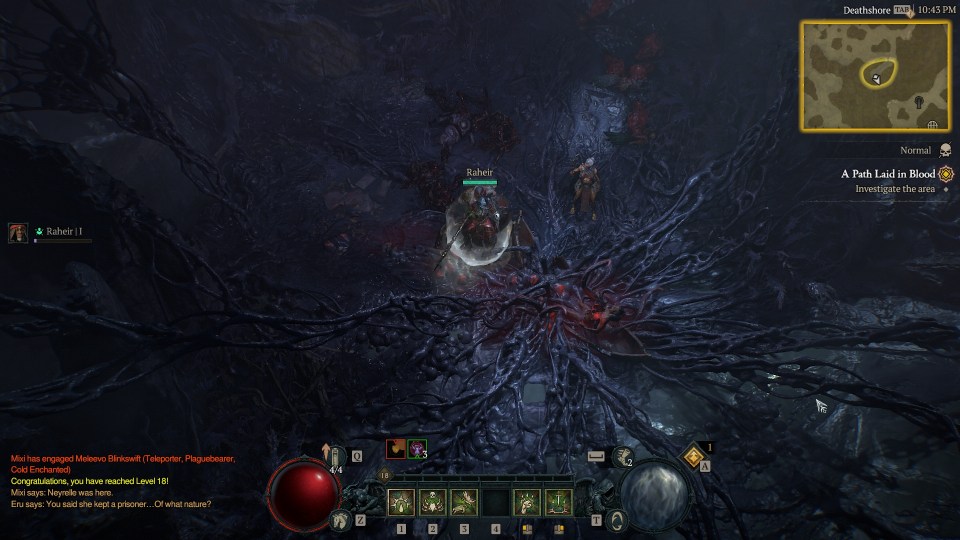Click the horse mount icon
The height and width of the screenshot is (540, 960).
pyautogui.click(x=341, y=519)
